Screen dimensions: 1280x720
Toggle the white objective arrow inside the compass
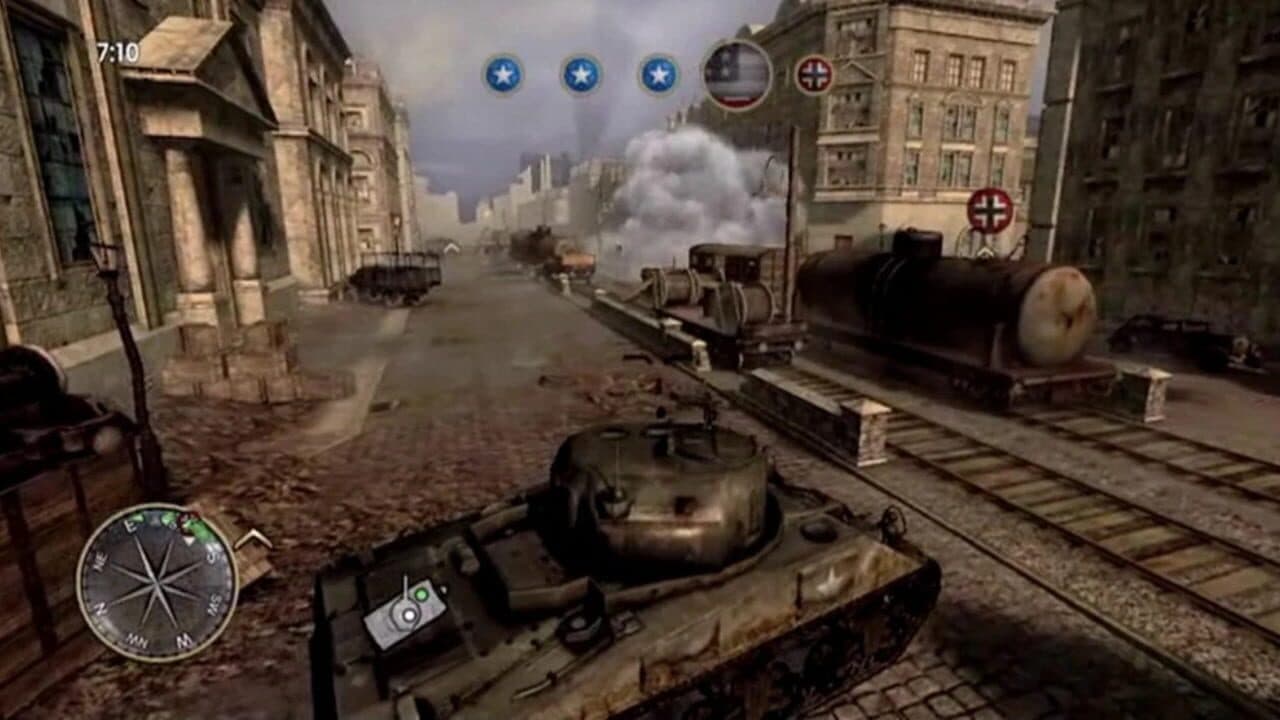coord(189,540)
